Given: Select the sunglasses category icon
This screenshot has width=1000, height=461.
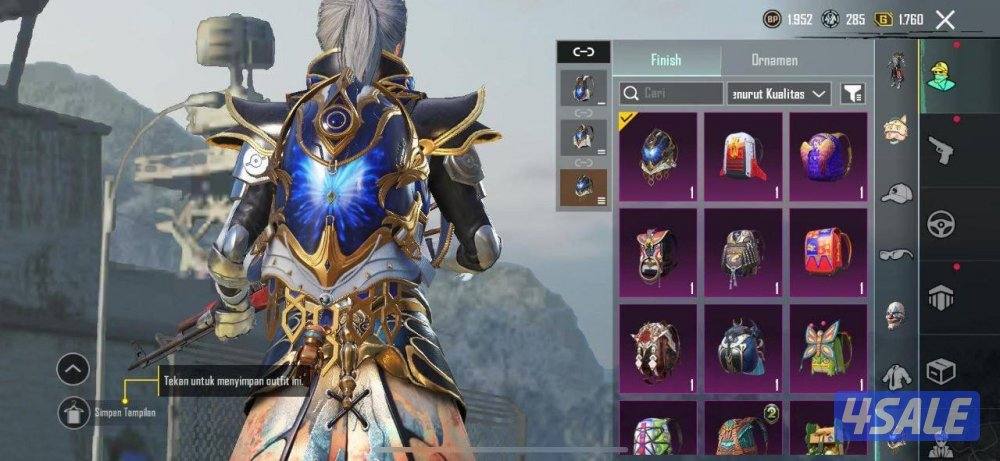Looking at the screenshot, I should [895, 255].
